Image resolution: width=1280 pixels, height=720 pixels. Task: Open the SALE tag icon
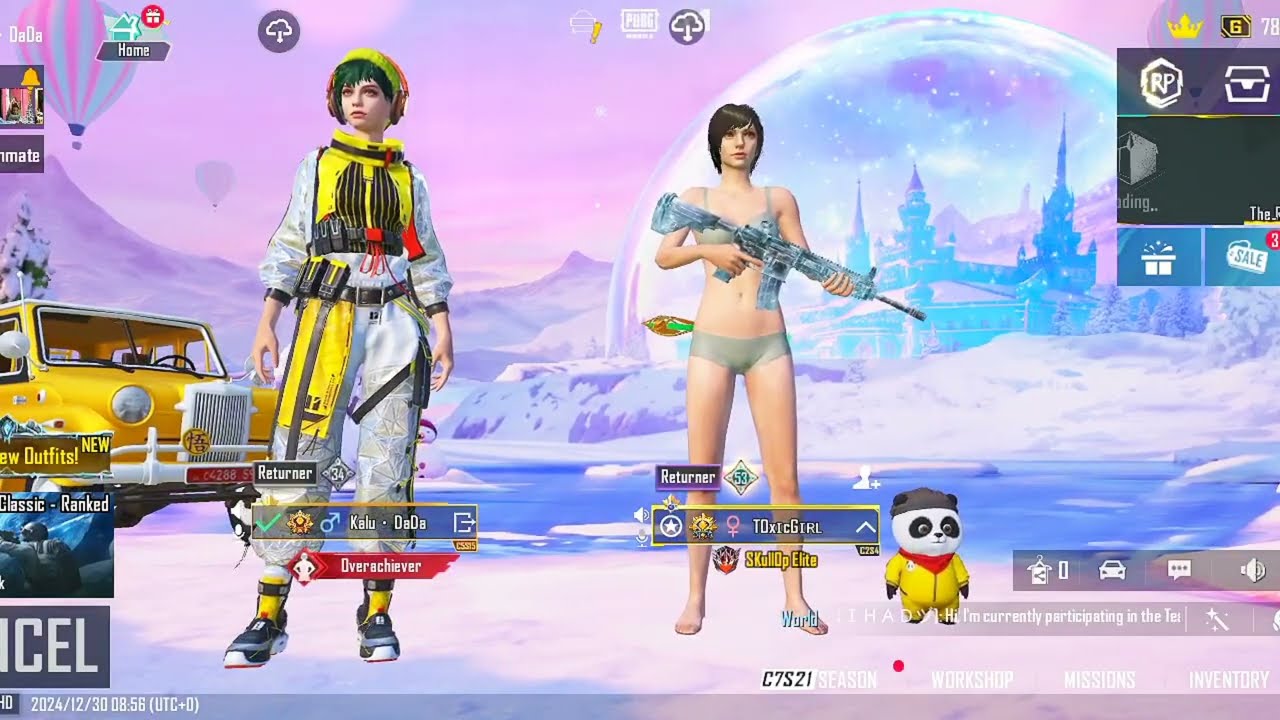pyautogui.click(x=1242, y=257)
